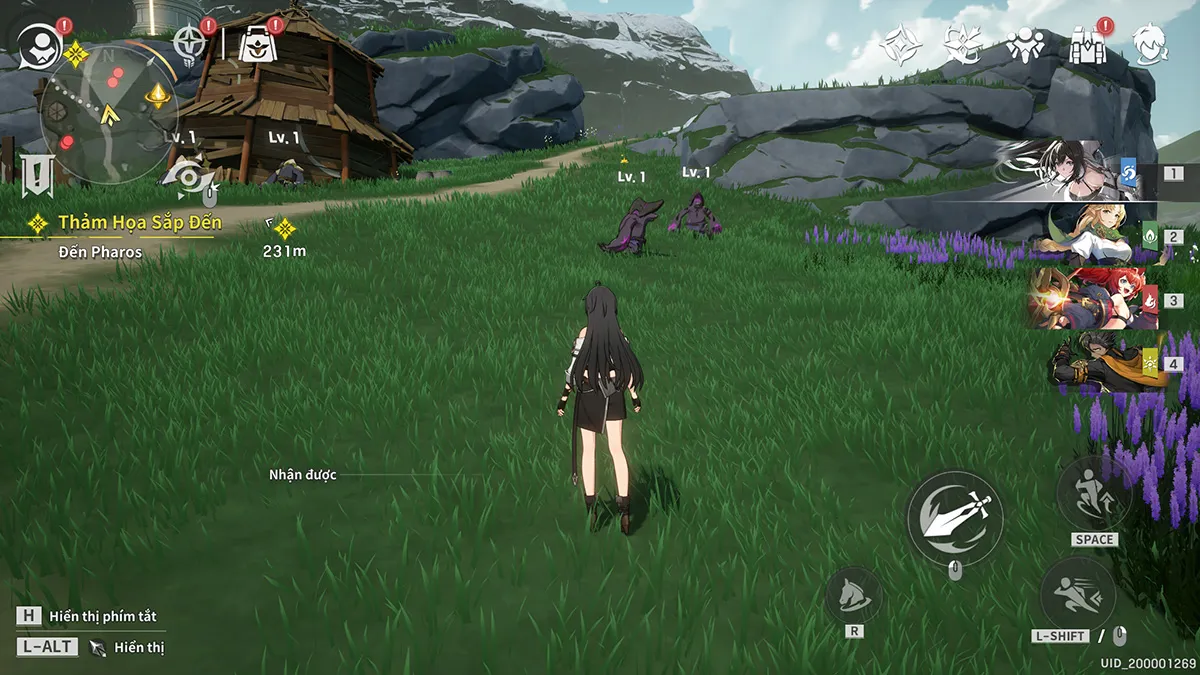
Task: Open the circular minimap
Action: (x=108, y=115)
